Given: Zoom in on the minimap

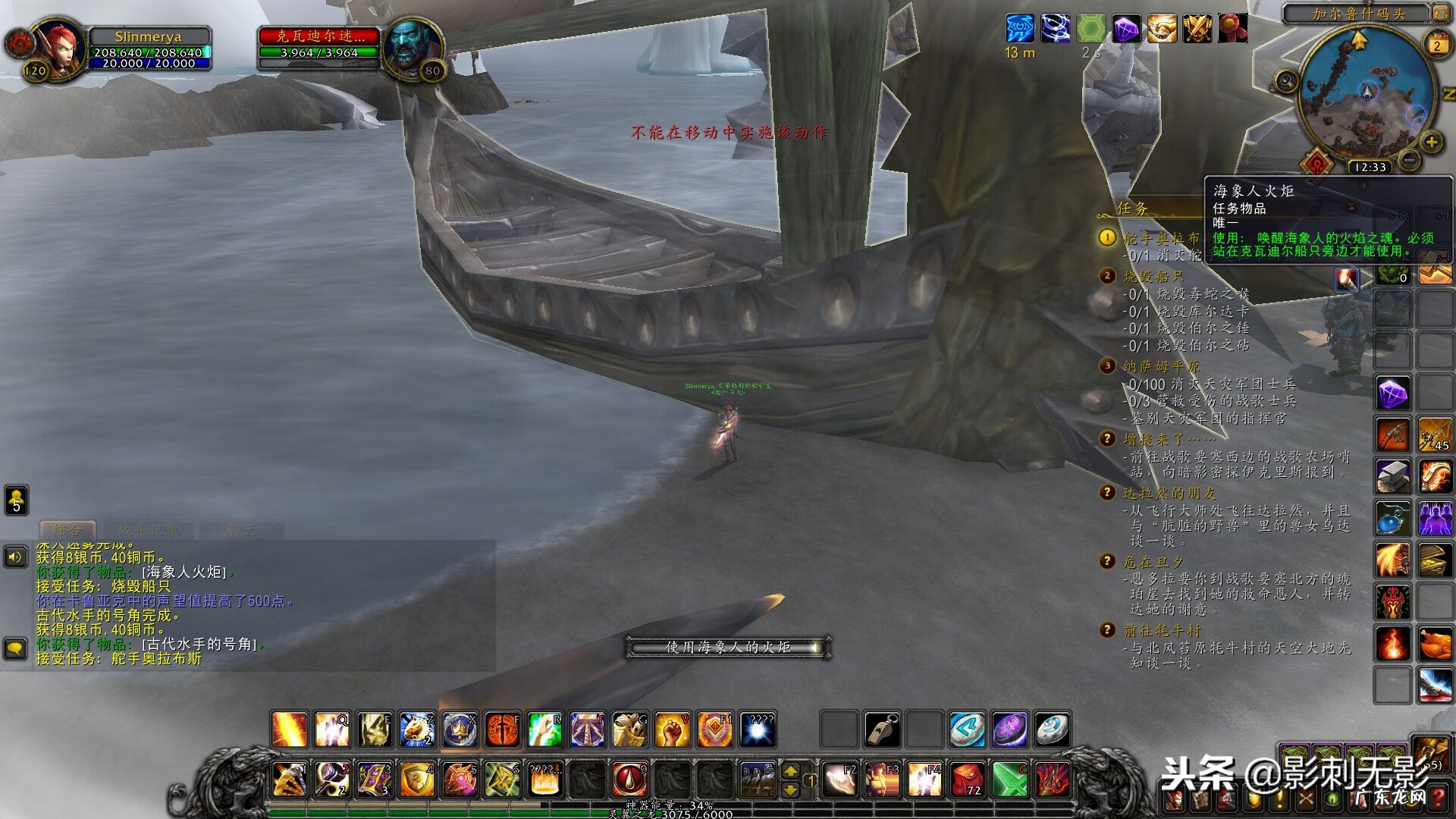Looking at the screenshot, I should click(x=1431, y=142).
